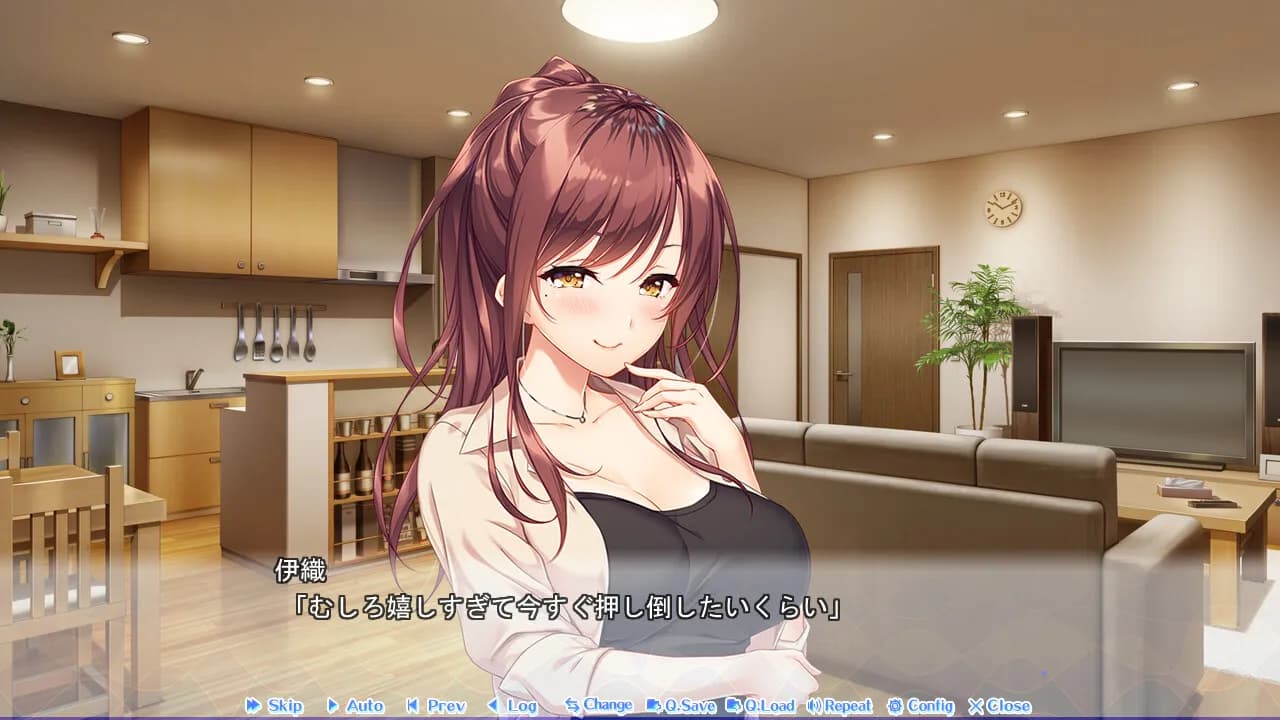This screenshot has width=1280, height=720.
Task: Open settings via the Config gear icon
Action: (x=892, y=705)
